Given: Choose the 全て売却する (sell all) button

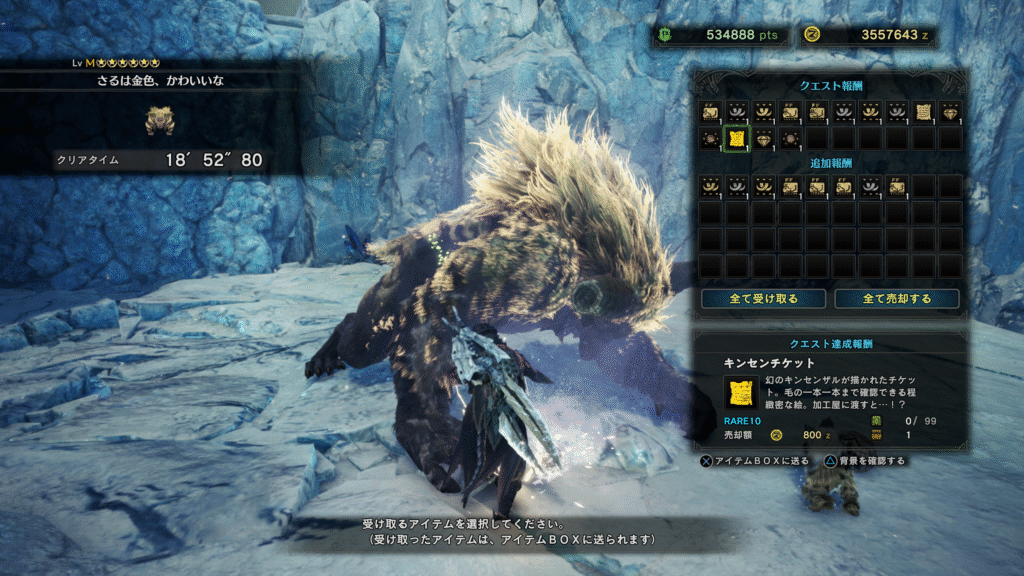Looking at the screenshot, I should coord(896,299).
